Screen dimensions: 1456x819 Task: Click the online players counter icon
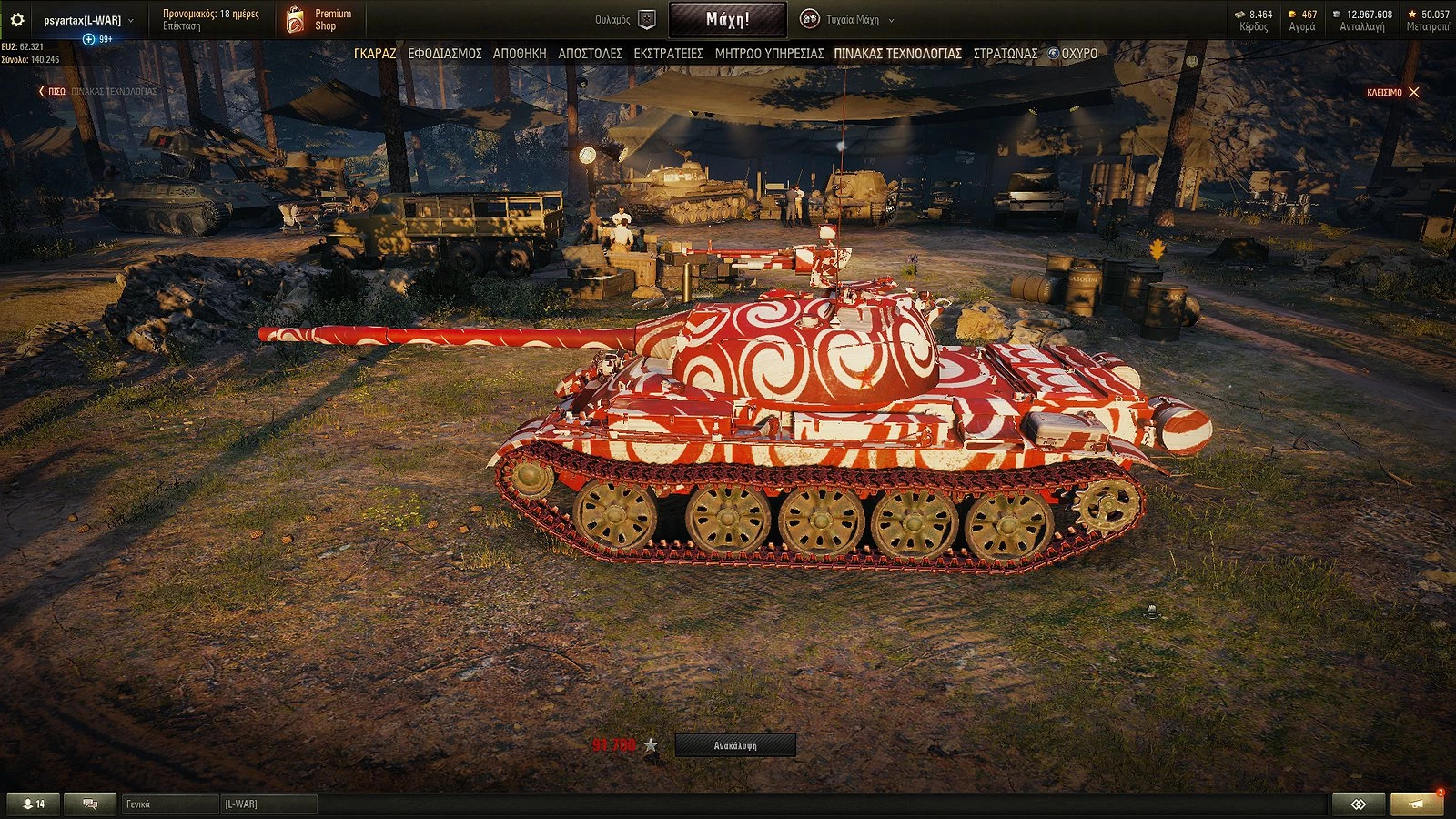pyautogui.click(x=28, y=804)
